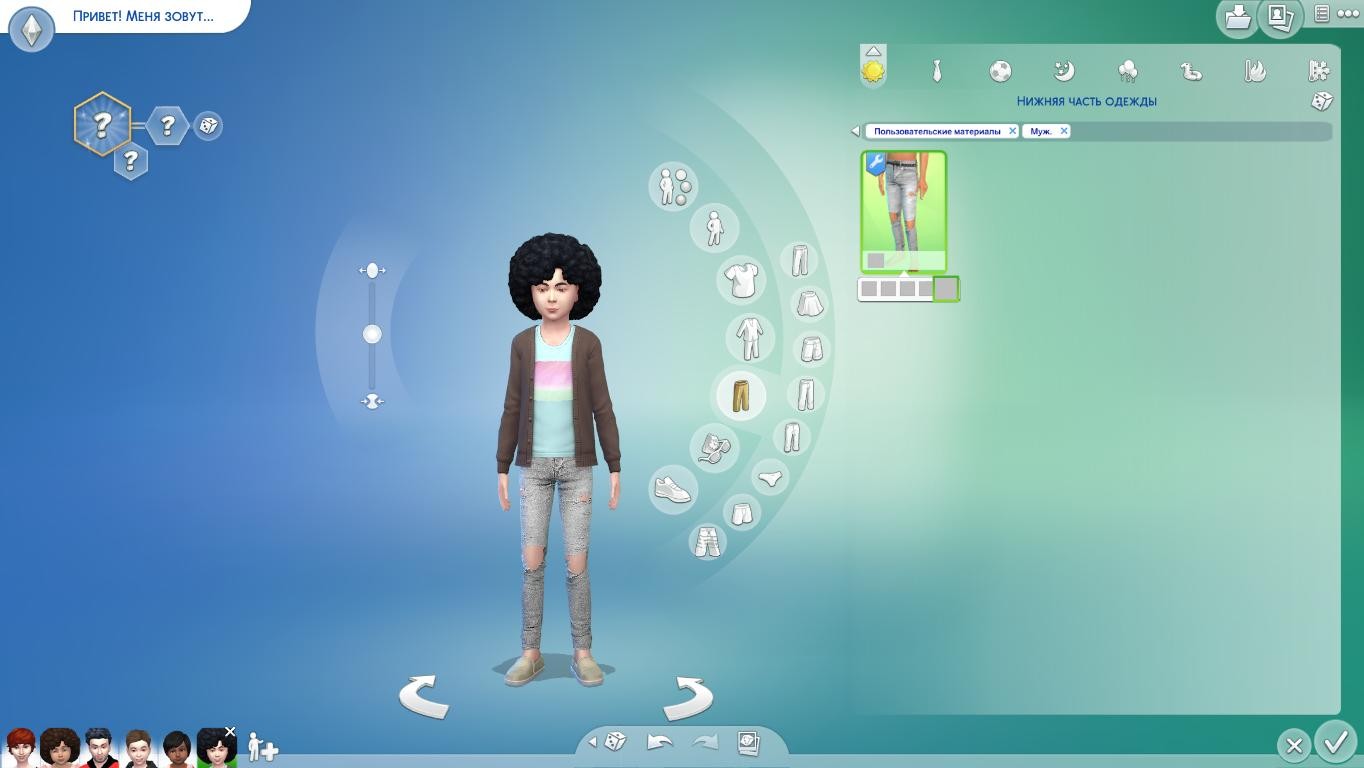Edit the "Привет! Меня зовут..." name field

[x=143, y=16]
